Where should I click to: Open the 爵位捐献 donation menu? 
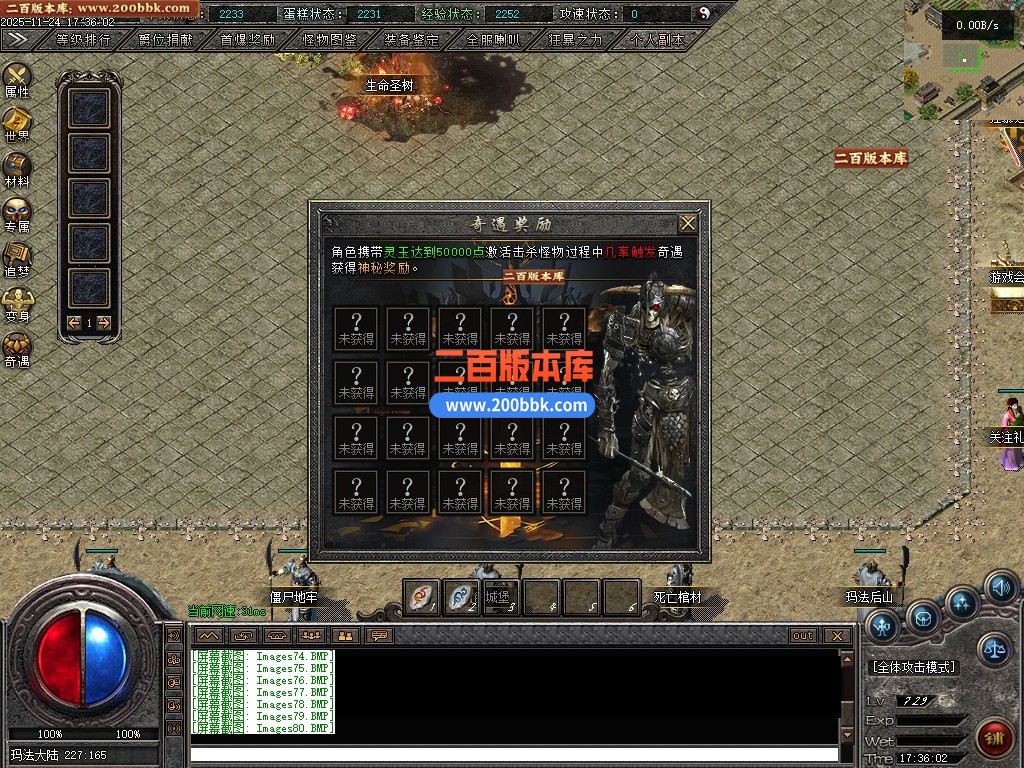(x=166, y=40)
